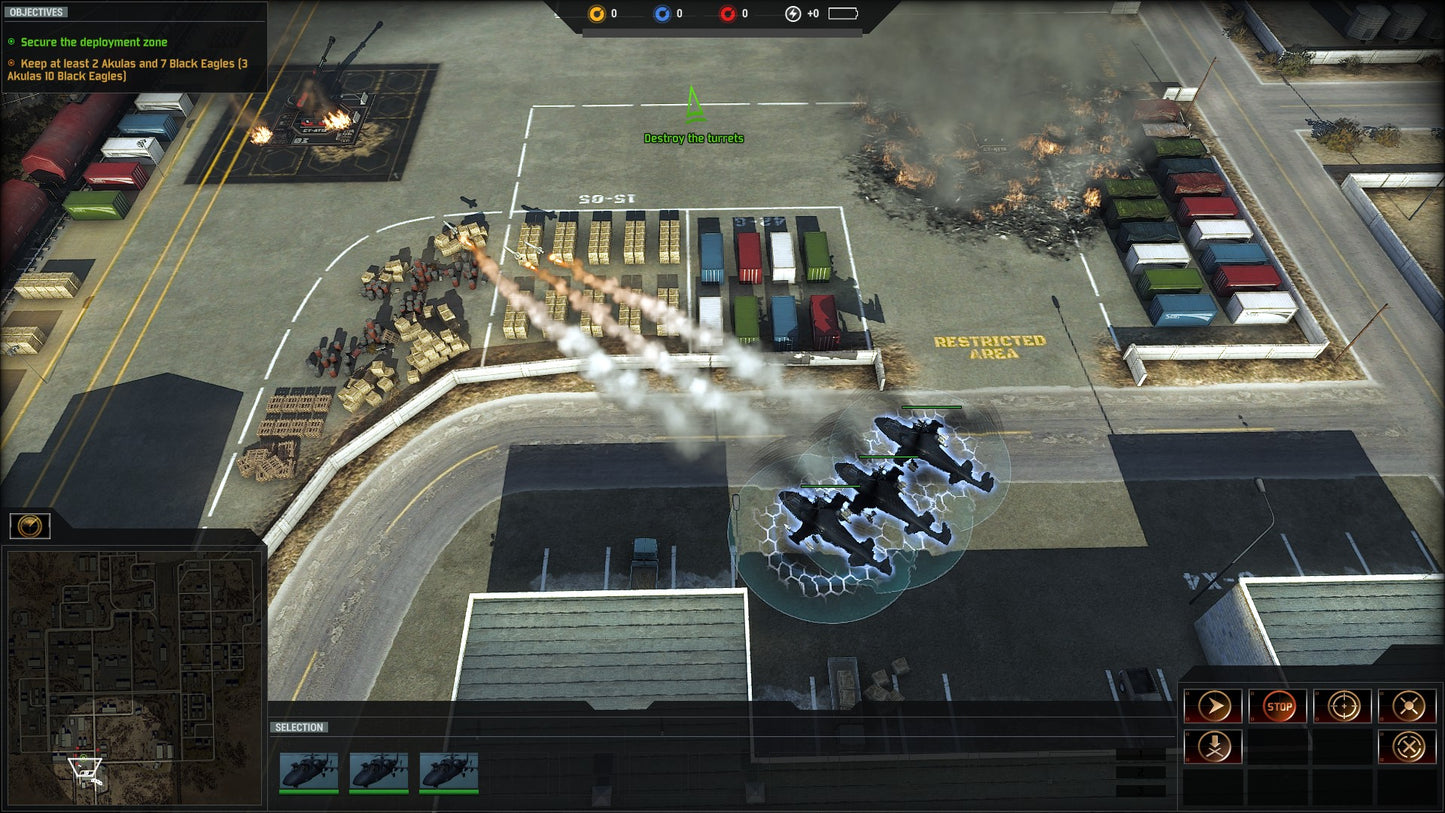Click the battery charge indicator
1445x813 pixels.
pos(842,15)
